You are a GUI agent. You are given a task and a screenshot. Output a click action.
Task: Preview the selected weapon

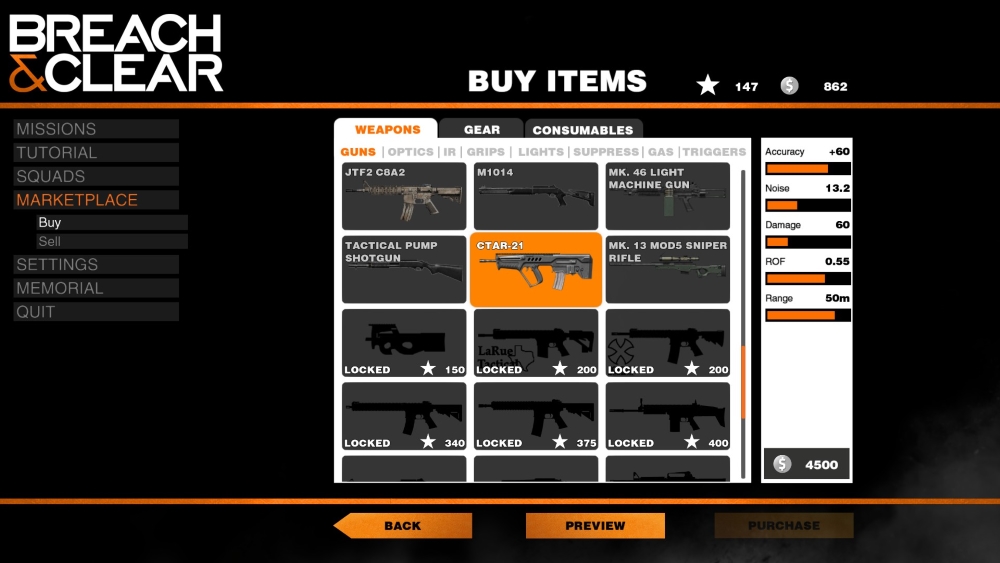pyautogui.click(x=595, y=526)
